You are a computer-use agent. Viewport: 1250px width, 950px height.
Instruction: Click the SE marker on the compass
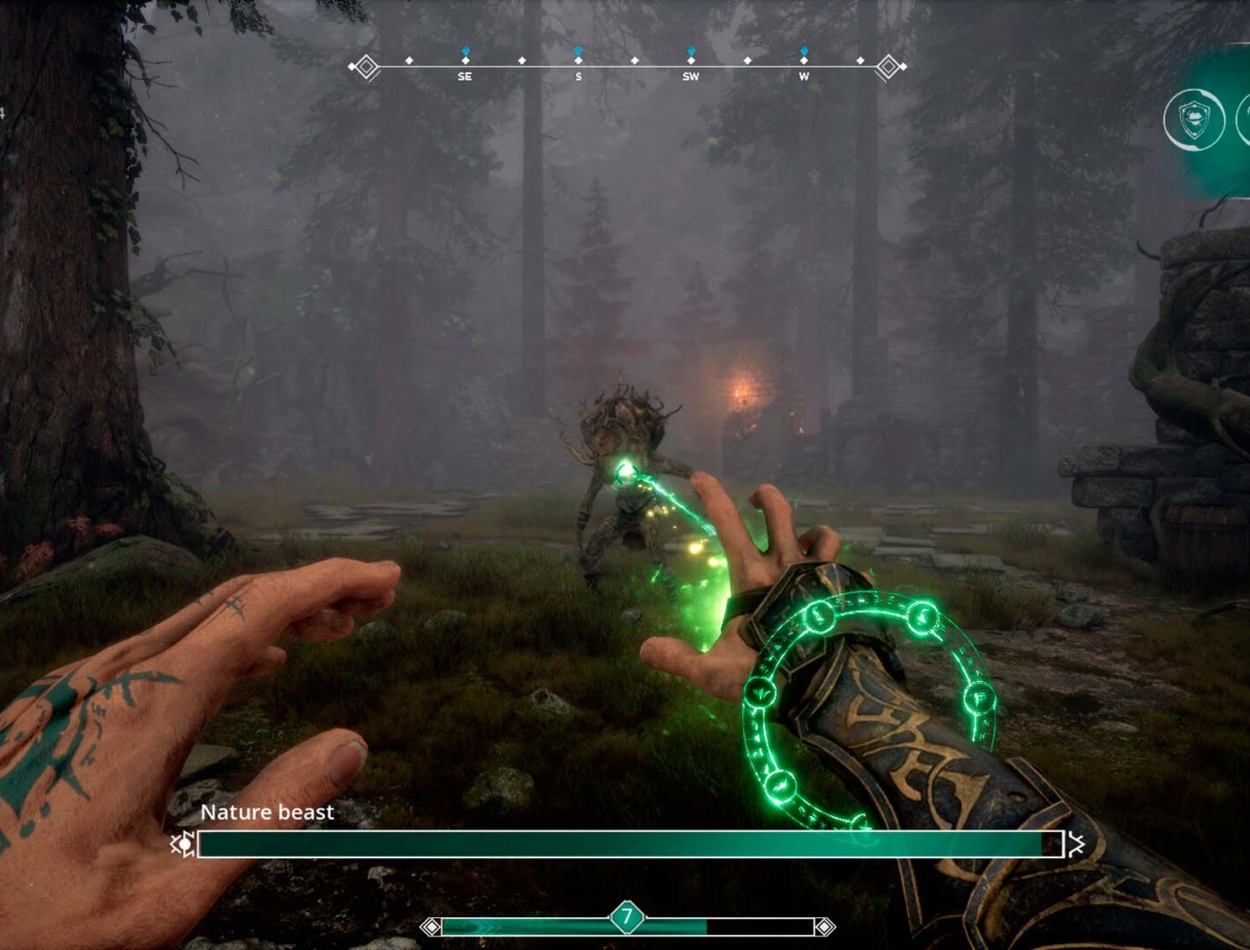465,62
